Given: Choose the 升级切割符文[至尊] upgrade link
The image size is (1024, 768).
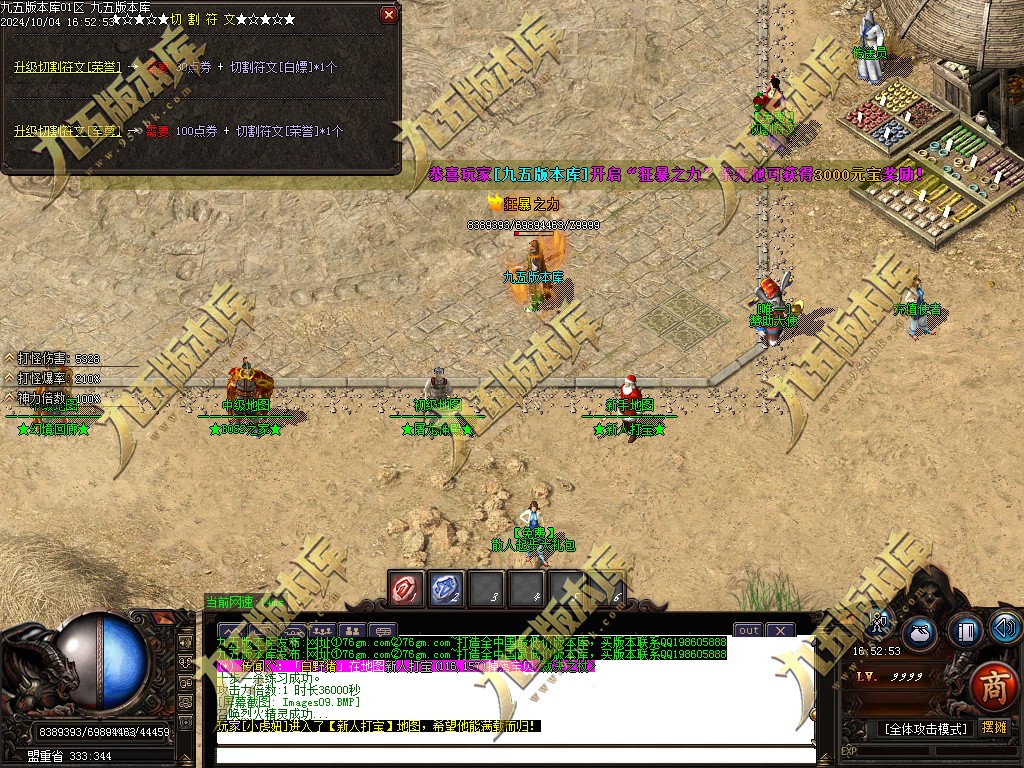Looking at the screenshot, I should click(67, 131).
